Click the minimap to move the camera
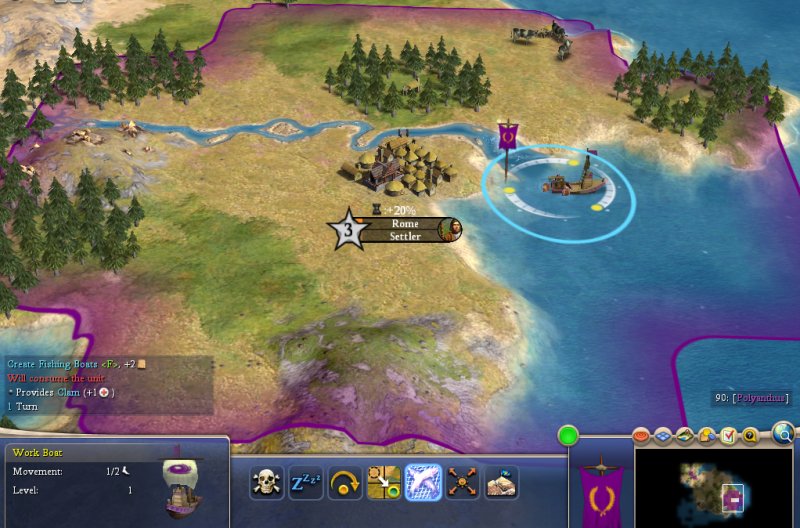The width and height of the screenshot is (800, 528). (x=710, y=487)
